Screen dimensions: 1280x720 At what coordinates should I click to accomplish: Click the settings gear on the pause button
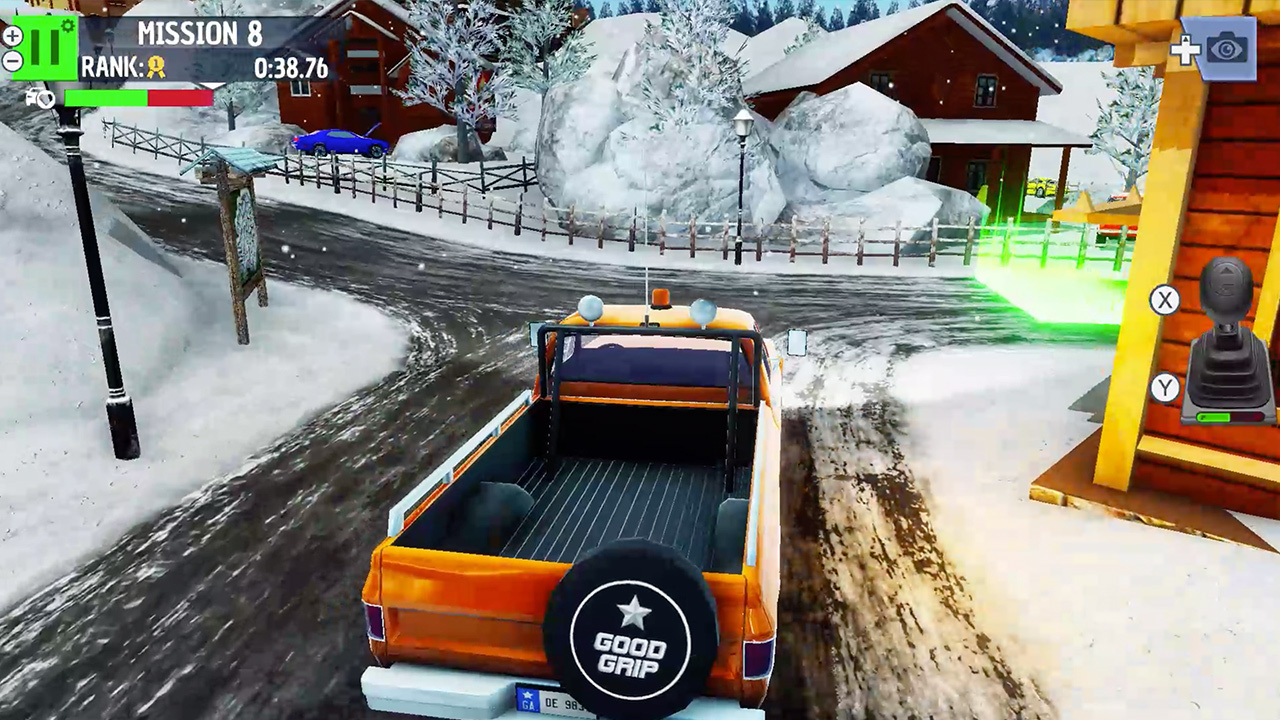(66, 25)
